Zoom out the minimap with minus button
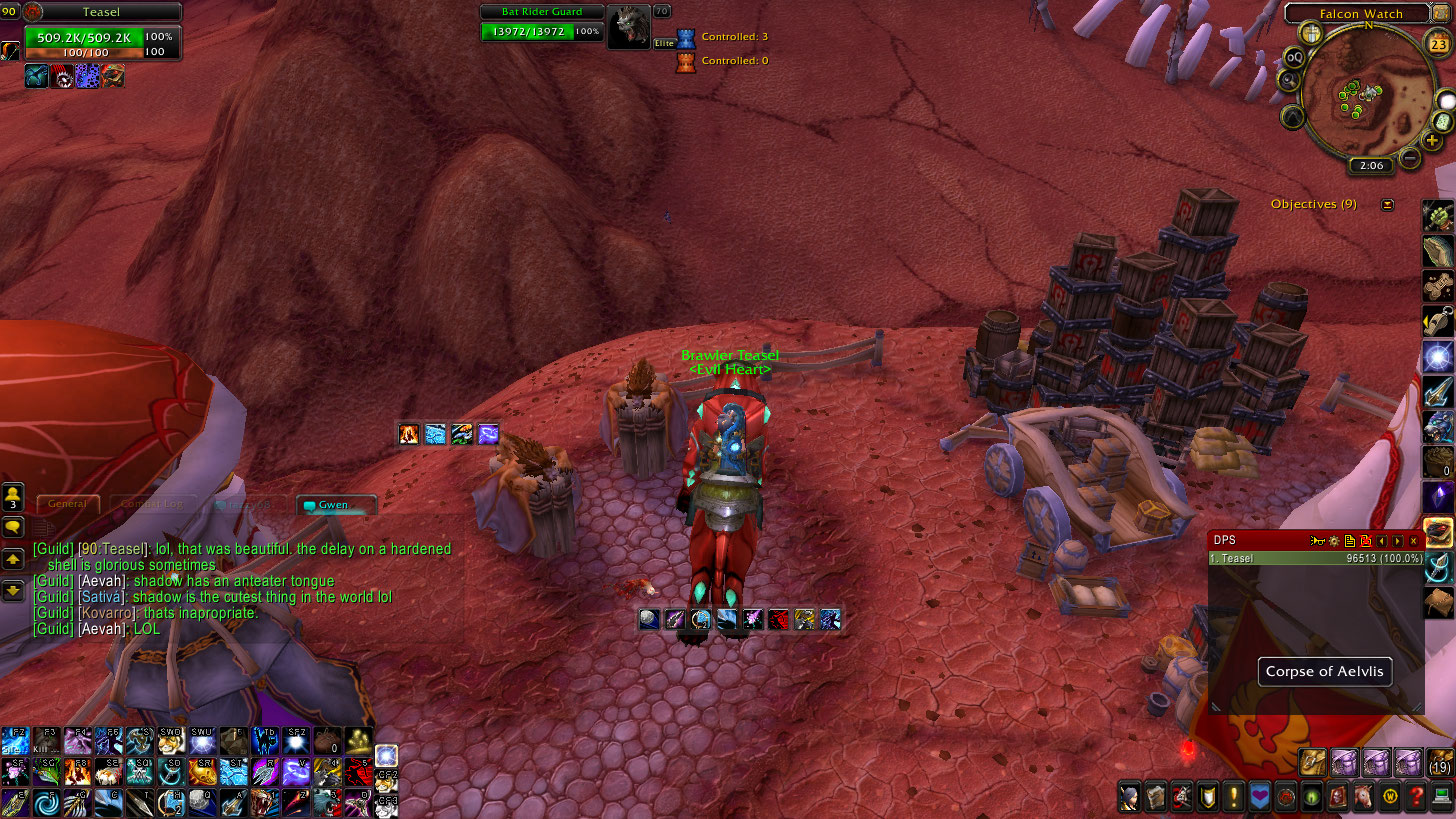The width and height of the screenshot is (1456, 819). click(1410, 157)
